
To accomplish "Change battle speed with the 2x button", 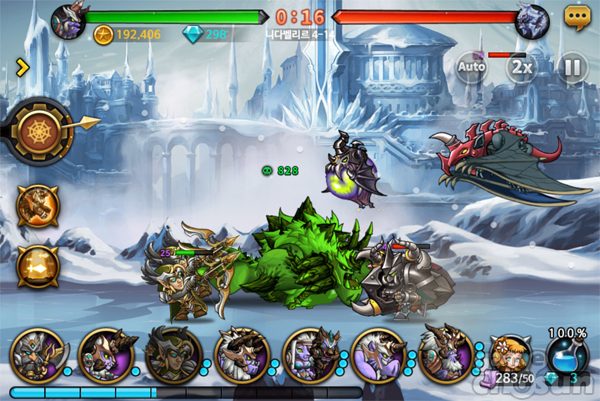I will pos(520,68).
